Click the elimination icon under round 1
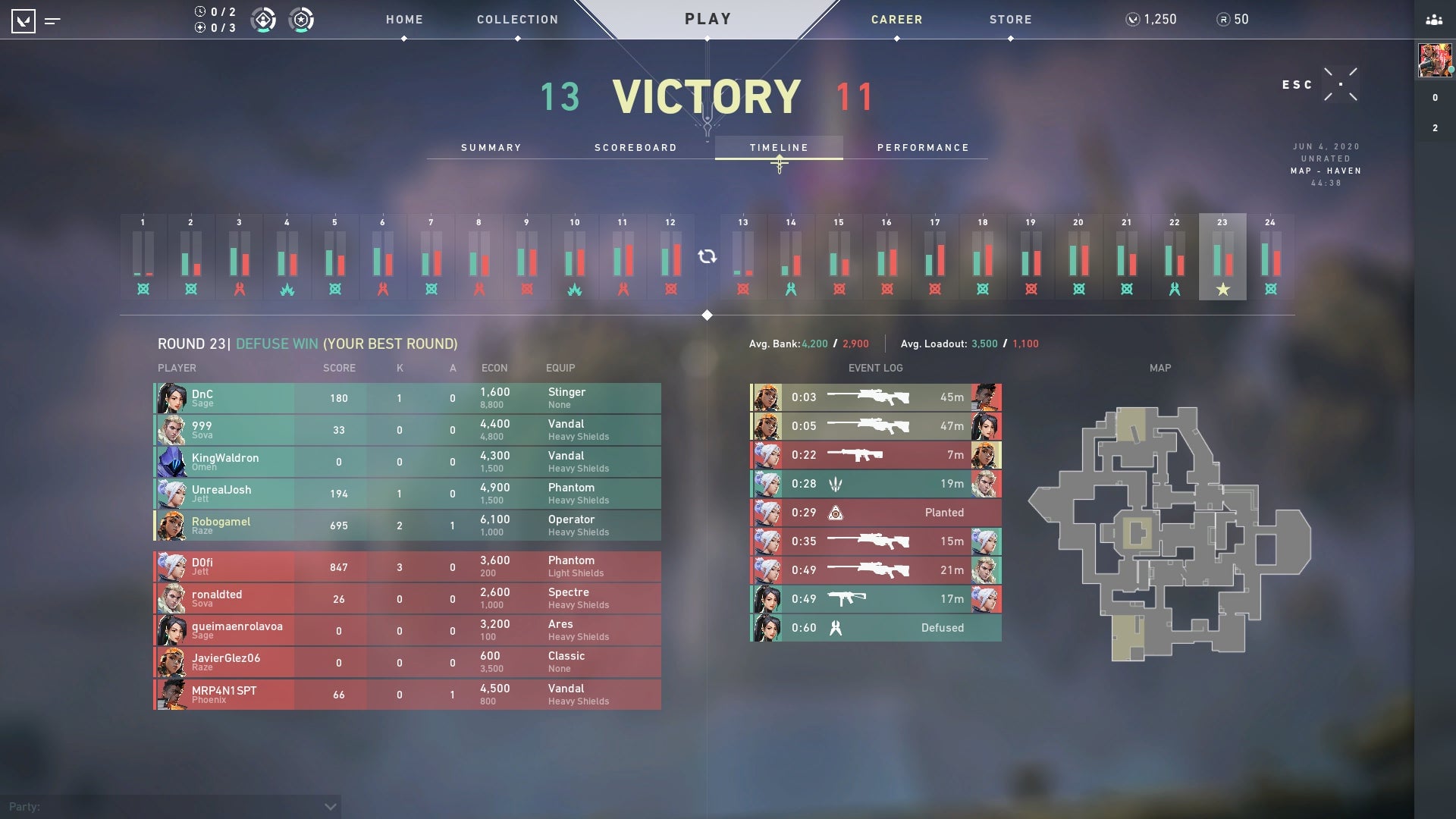This screenshot has height=819, width=1456. pyautogui.click(x=143, y=288)
